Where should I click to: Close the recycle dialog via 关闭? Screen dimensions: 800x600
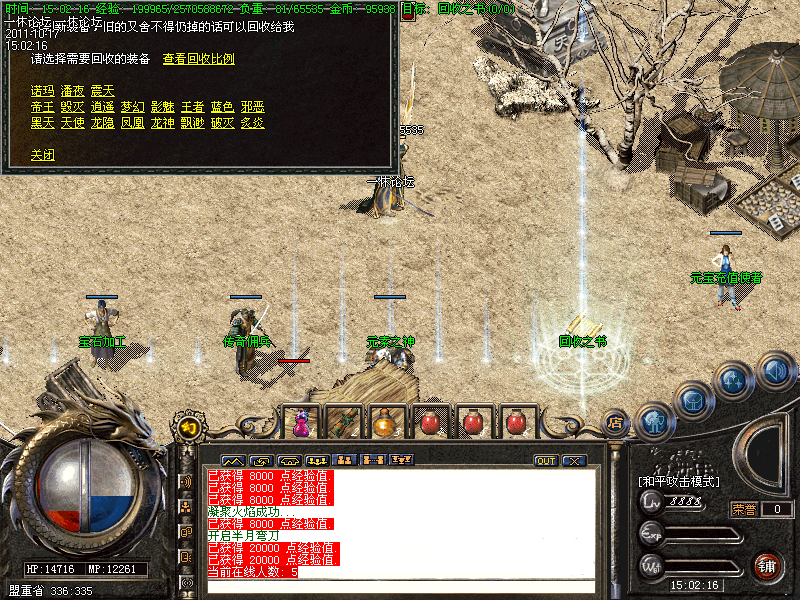pos(42,155)
